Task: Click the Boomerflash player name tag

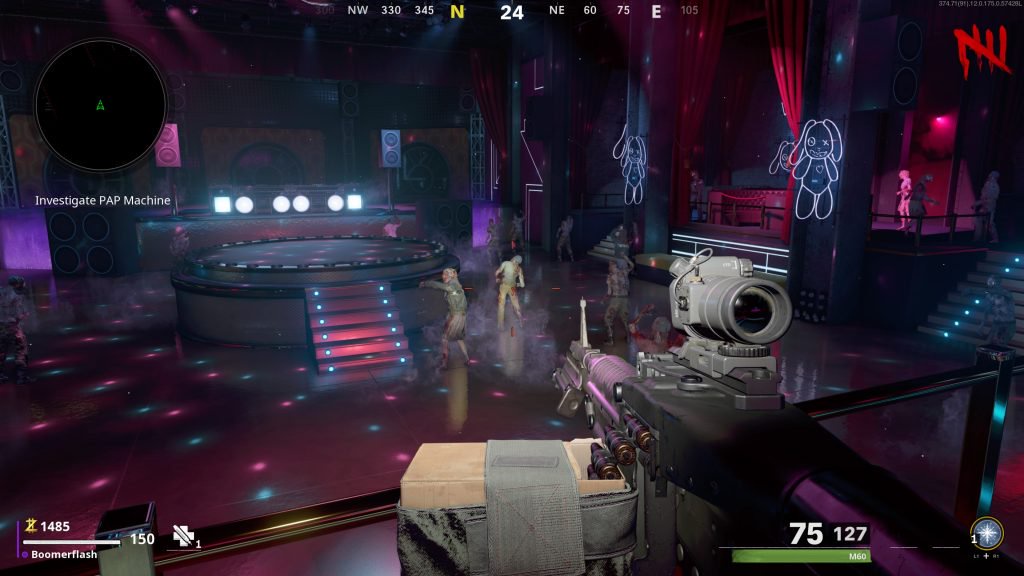Action: pyautogui.click(x=63, y=554)
